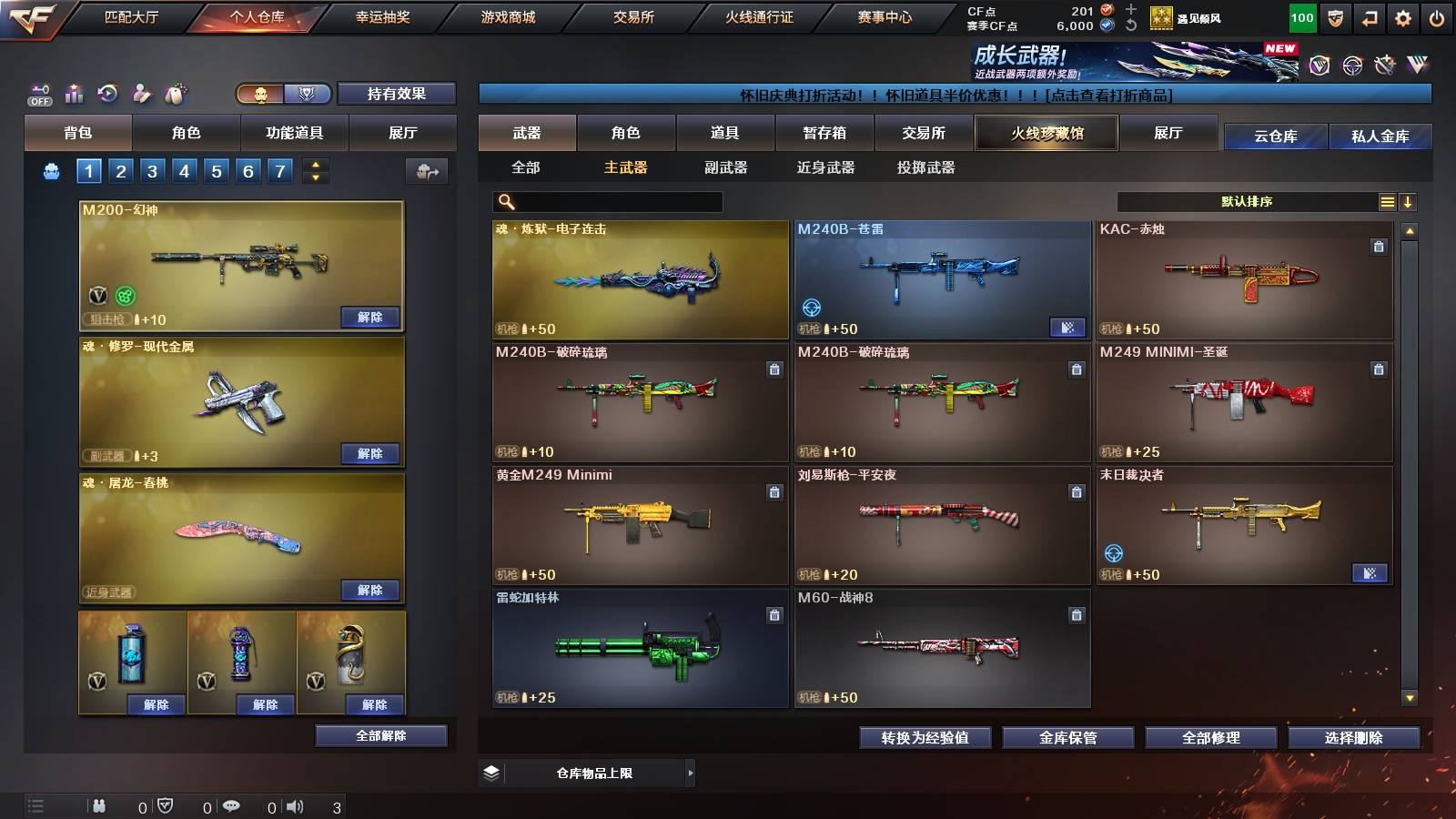Click the speaker volume icon at bottom

coord(293,805)
